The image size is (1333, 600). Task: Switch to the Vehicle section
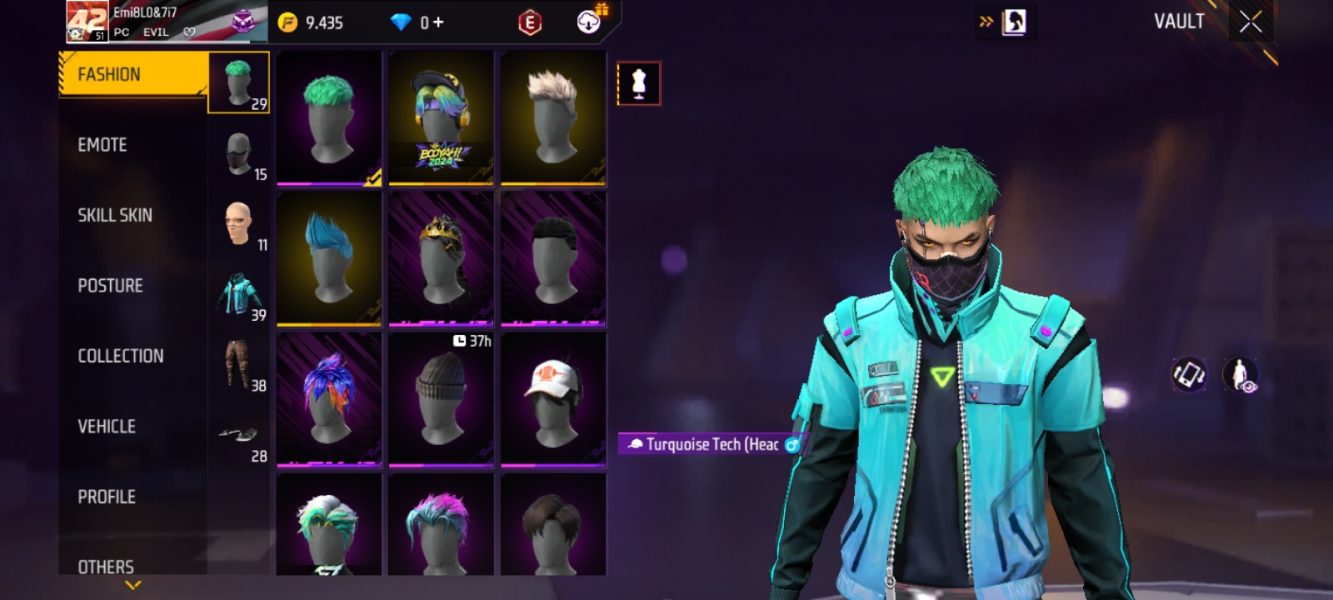pyautogui.click(x=106, y=426)
